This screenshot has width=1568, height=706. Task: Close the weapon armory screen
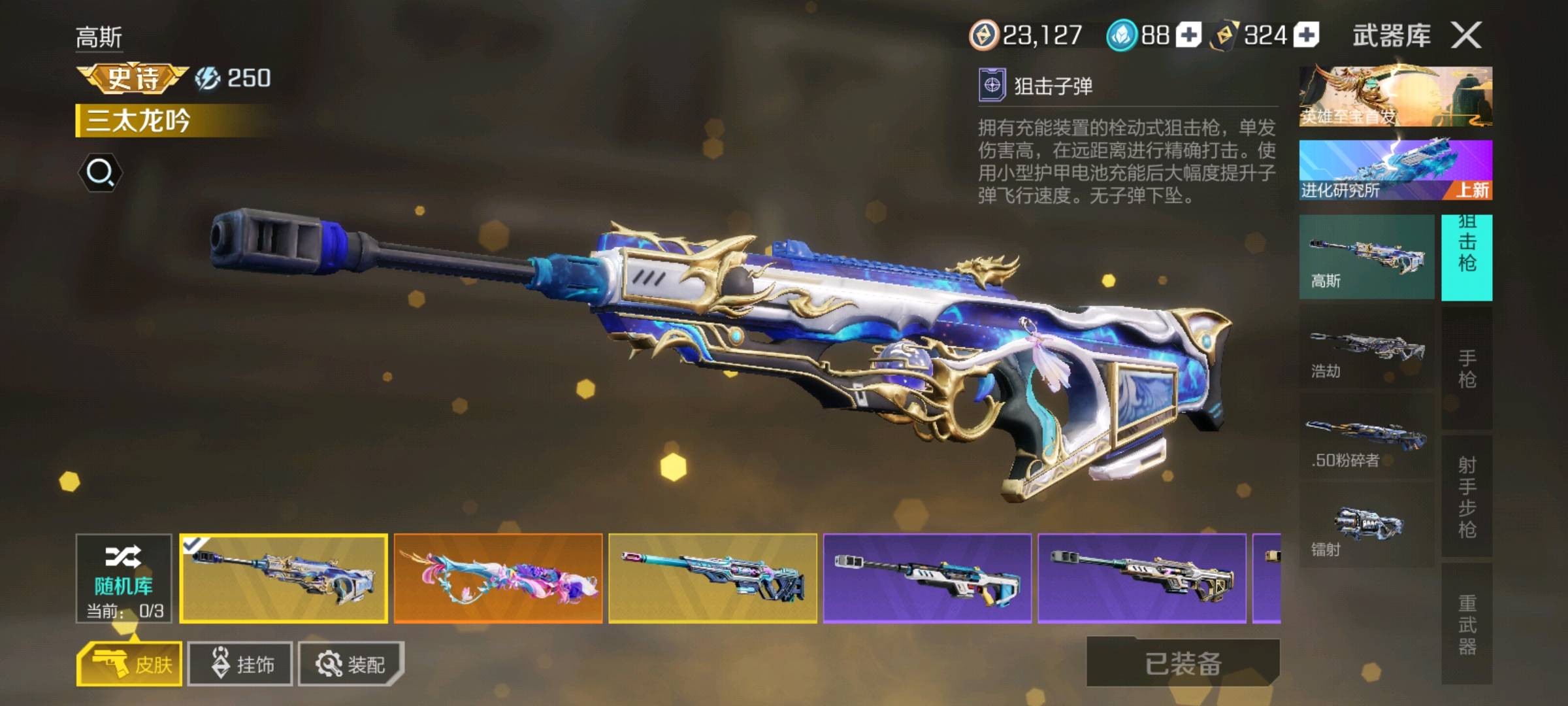pyautogui.click(x=1466, y=35)
